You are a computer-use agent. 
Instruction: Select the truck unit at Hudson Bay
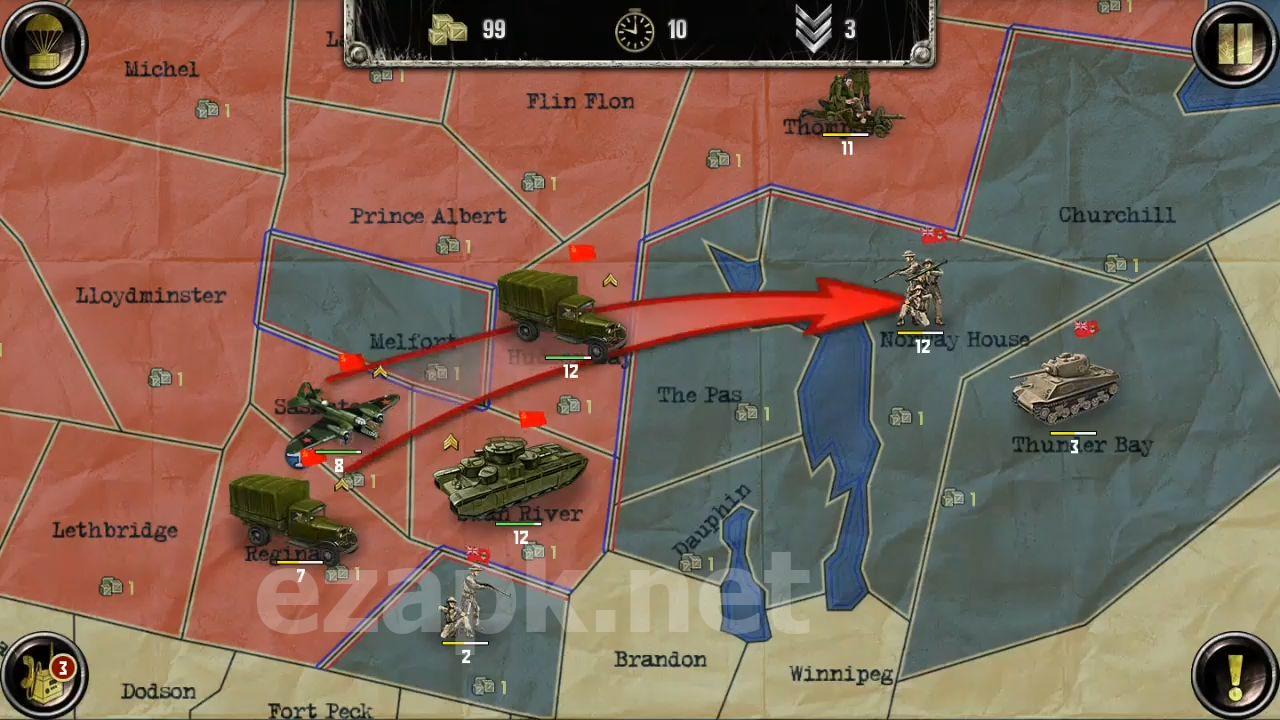click(x=562, y=312)
